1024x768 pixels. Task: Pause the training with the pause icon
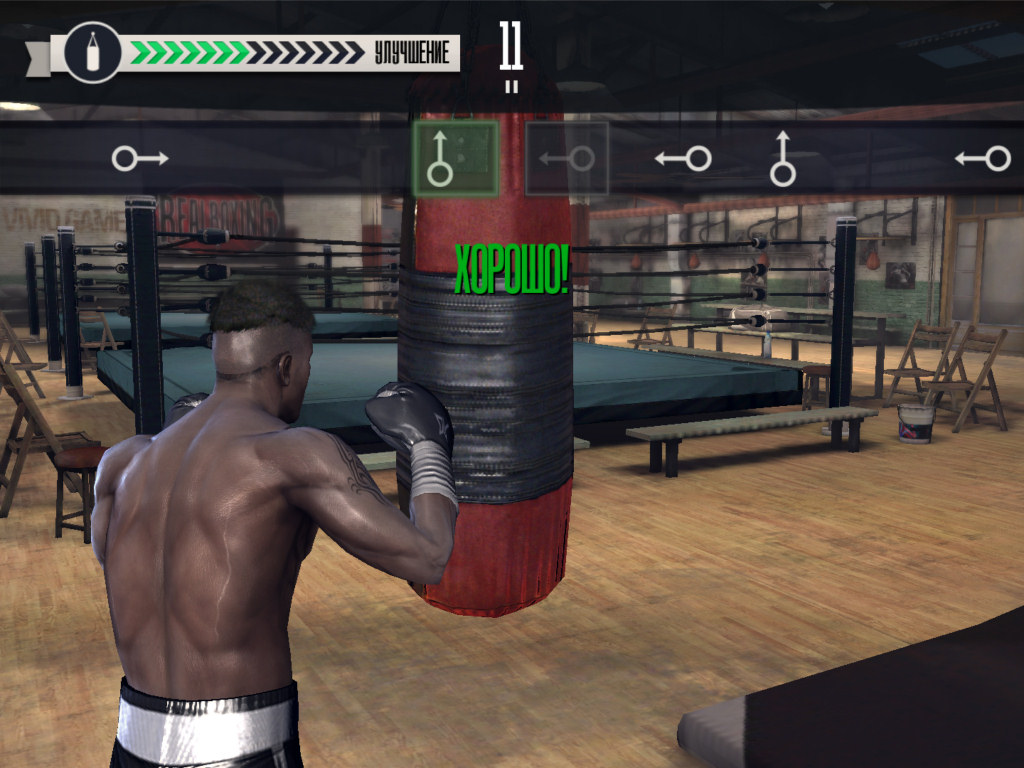tap(512, 87)
